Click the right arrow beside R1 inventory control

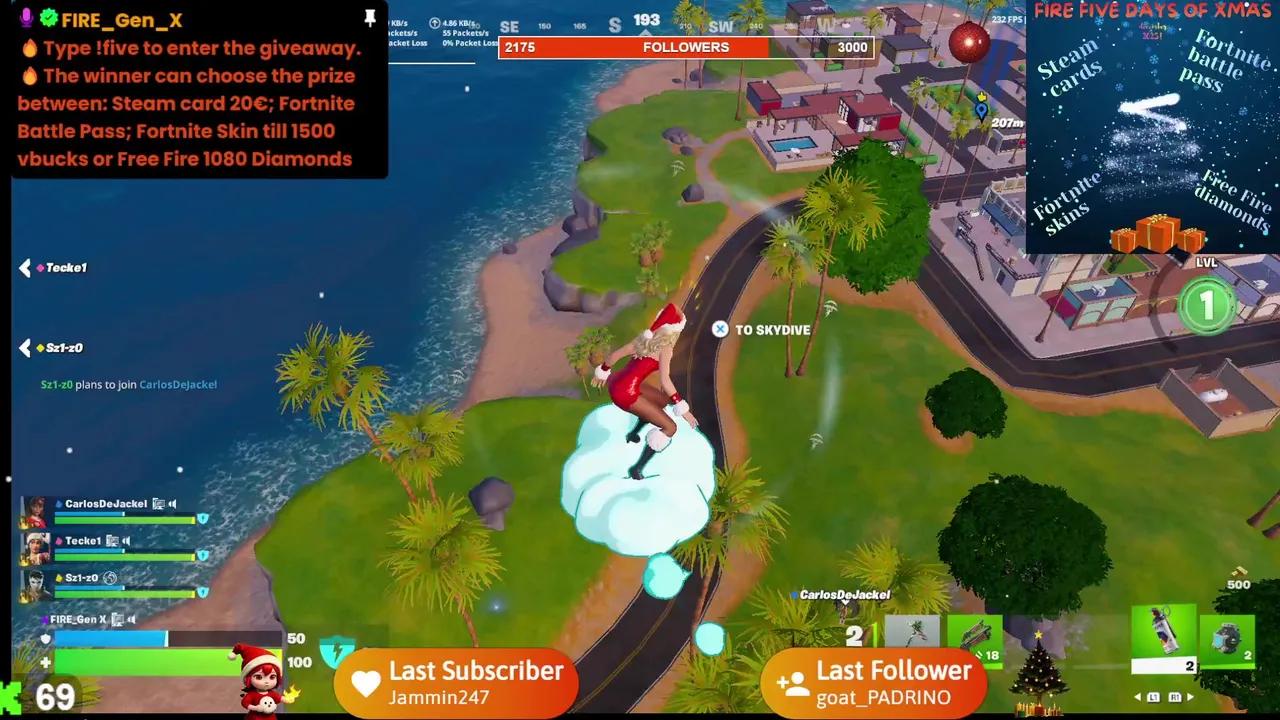(1191, 697)
